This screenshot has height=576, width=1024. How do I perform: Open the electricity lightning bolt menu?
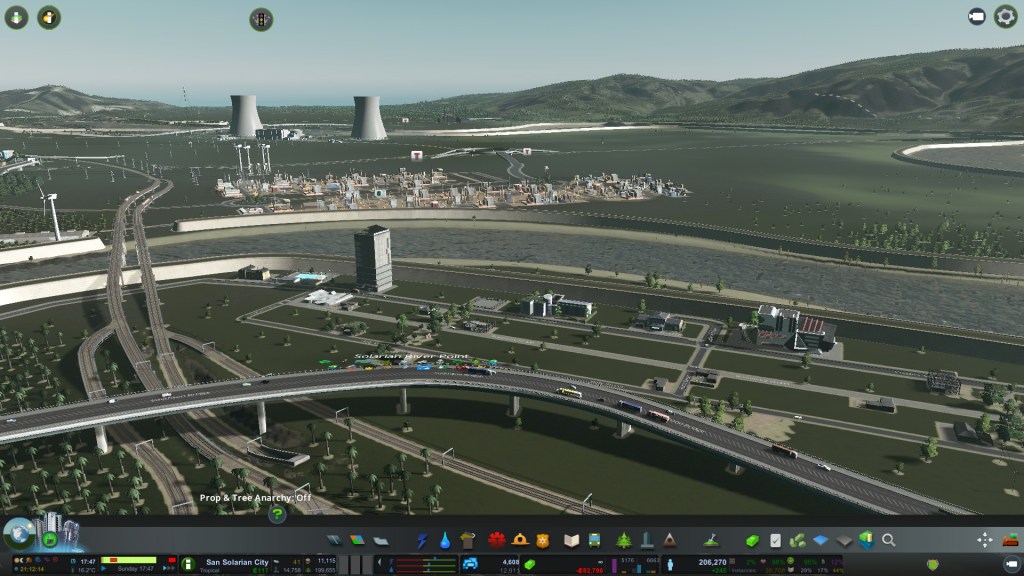click(422, 540)
